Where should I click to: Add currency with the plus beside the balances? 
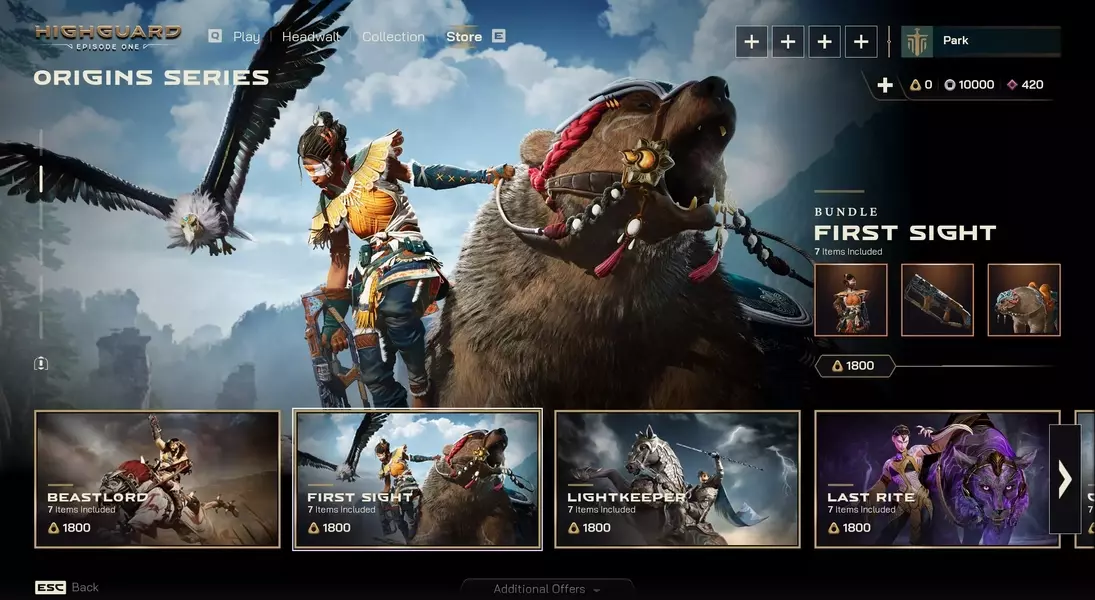click(x=885, y=85)
